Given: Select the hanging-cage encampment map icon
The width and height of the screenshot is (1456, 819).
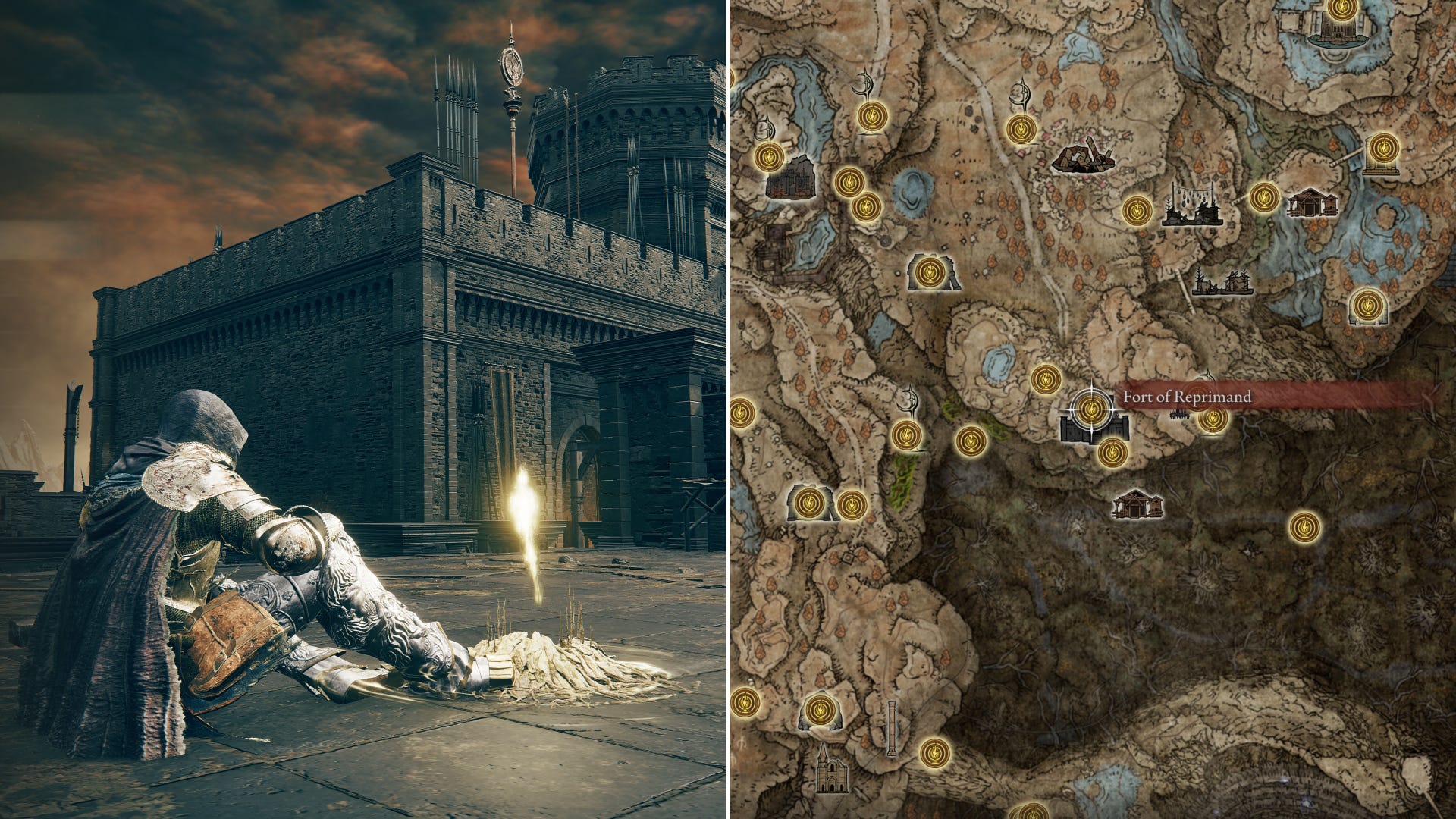Looking at the screenshot, I should coord(1193,205).
